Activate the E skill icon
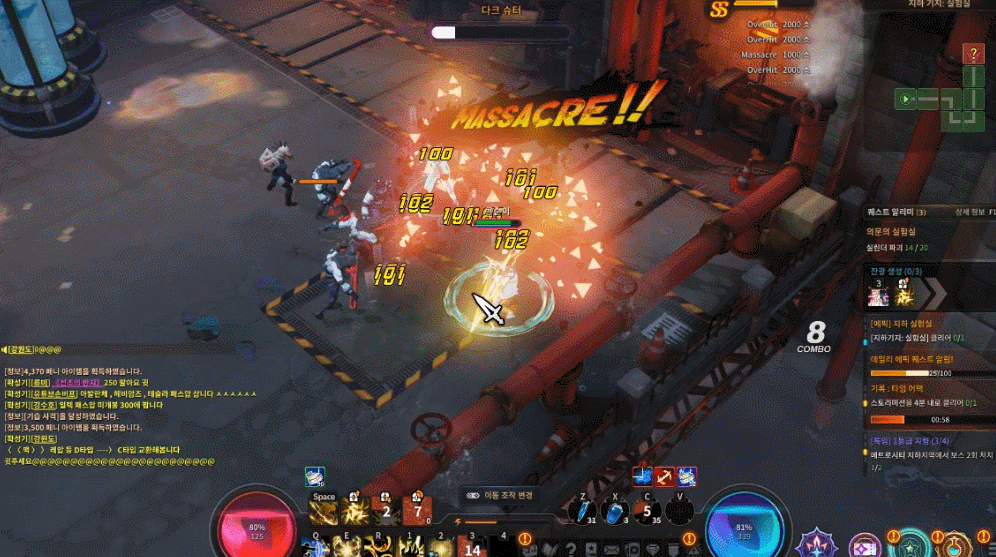The image size is (996, 557). point(352,545)
